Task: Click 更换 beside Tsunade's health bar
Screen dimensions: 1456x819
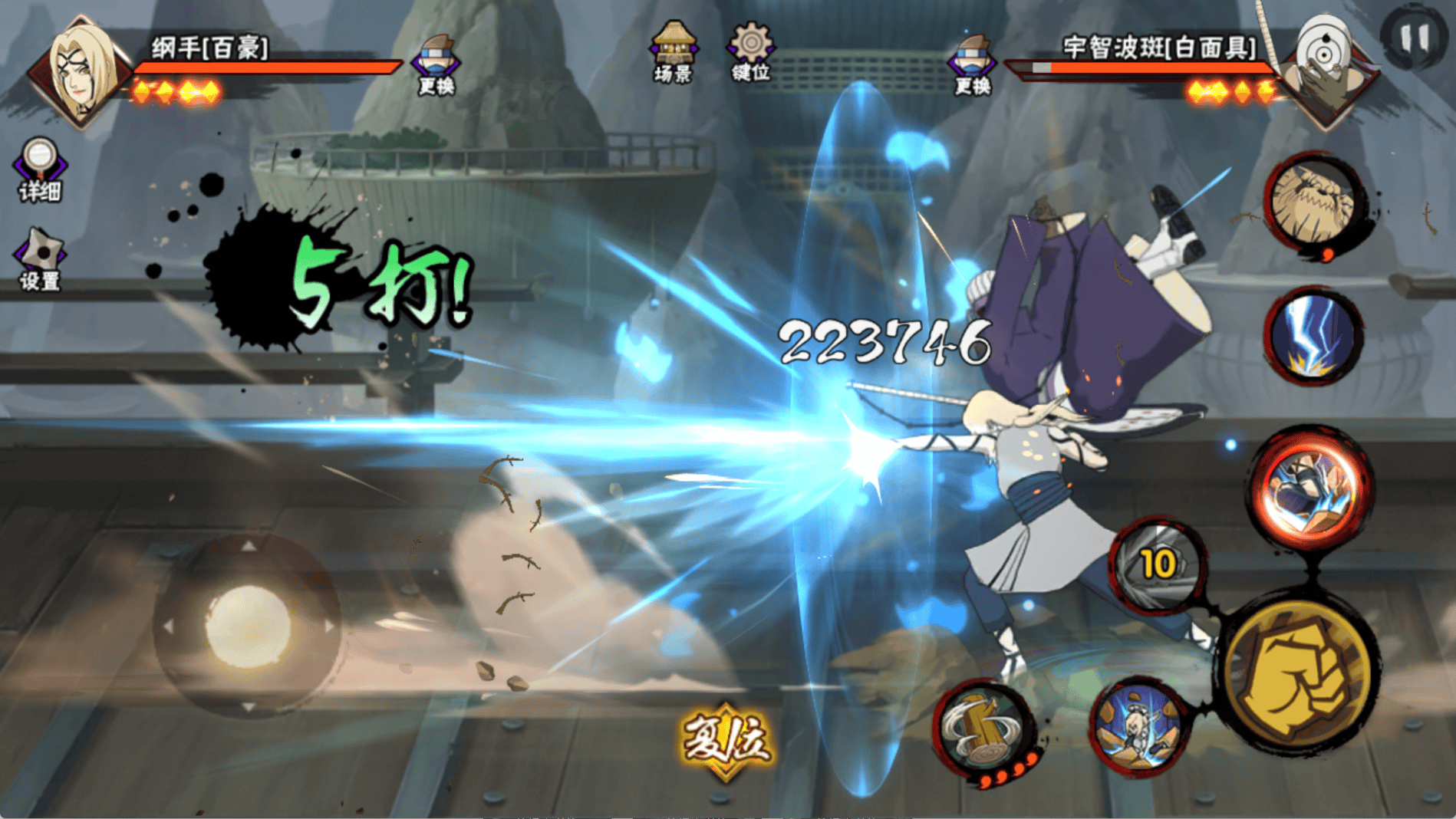Action: pos(436,65)
